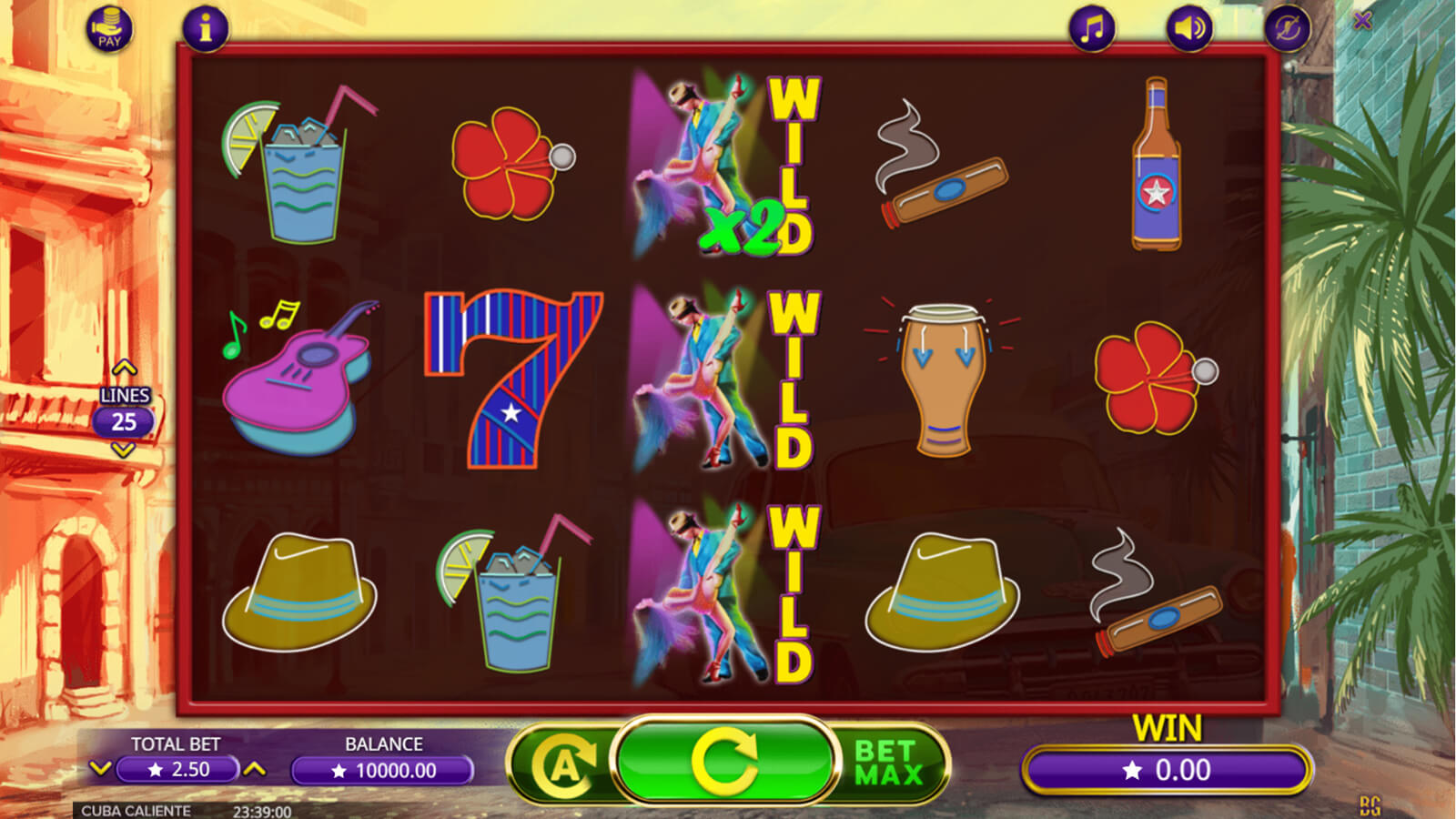1456x819 pixels.
Task: Set wager with BET MAX
Action: click(x=888, y=763)
